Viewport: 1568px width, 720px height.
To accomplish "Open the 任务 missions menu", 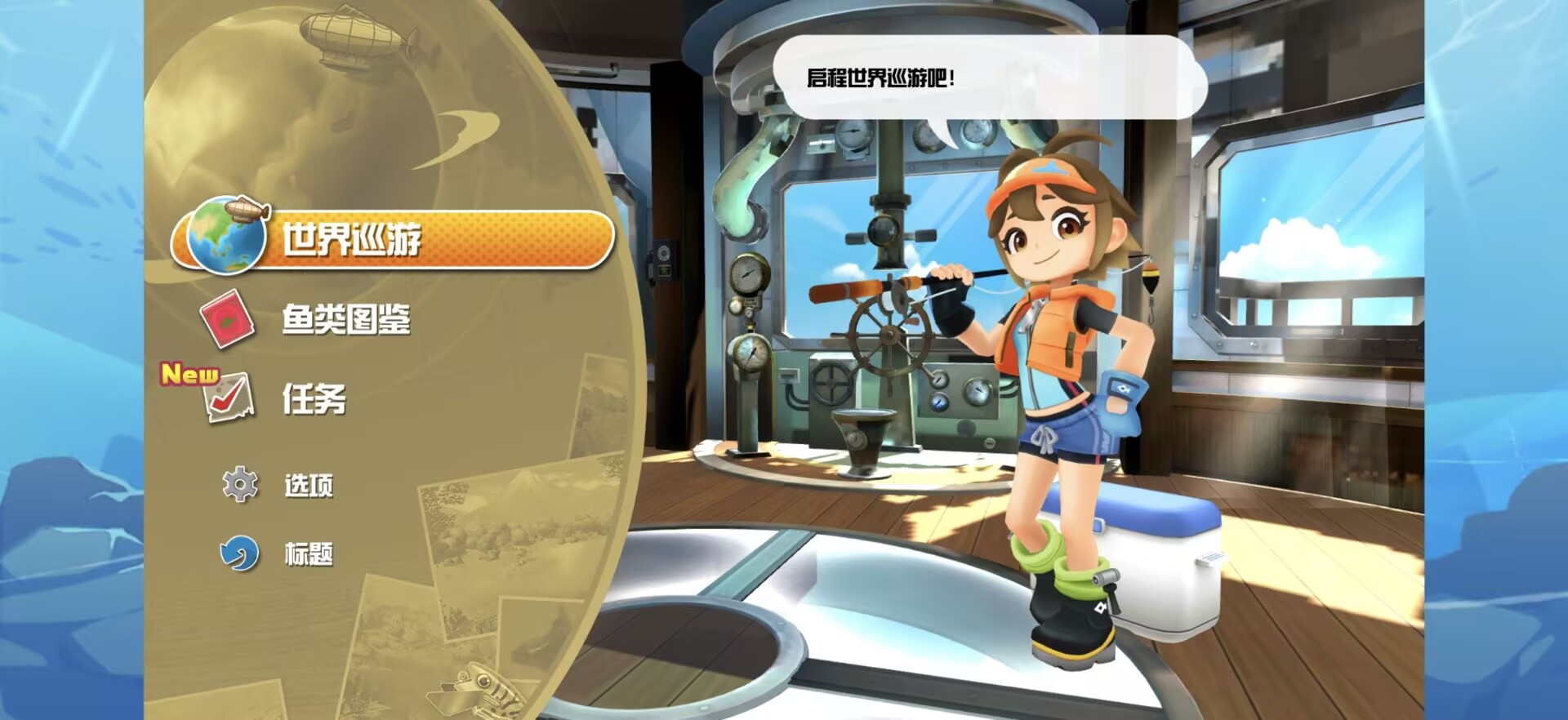I will click(x=314, y=399).
